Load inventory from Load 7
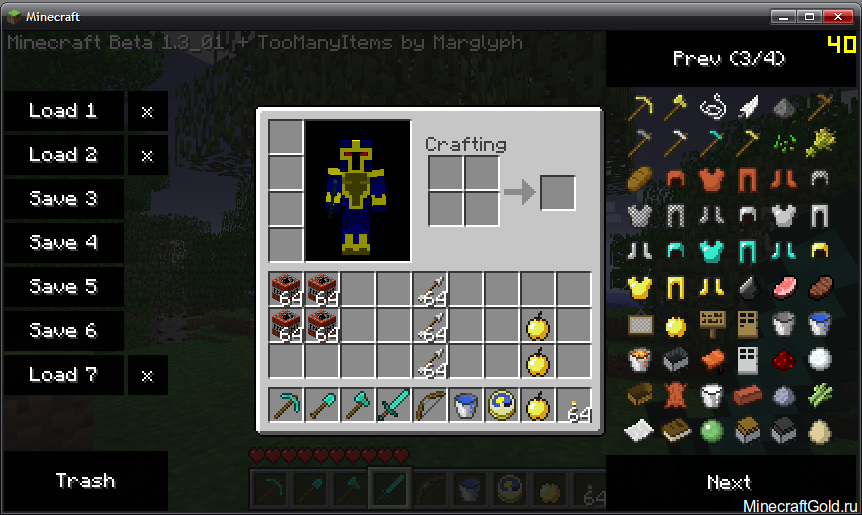The width and height of the screenshot is (862, 515). pos(63,375)
